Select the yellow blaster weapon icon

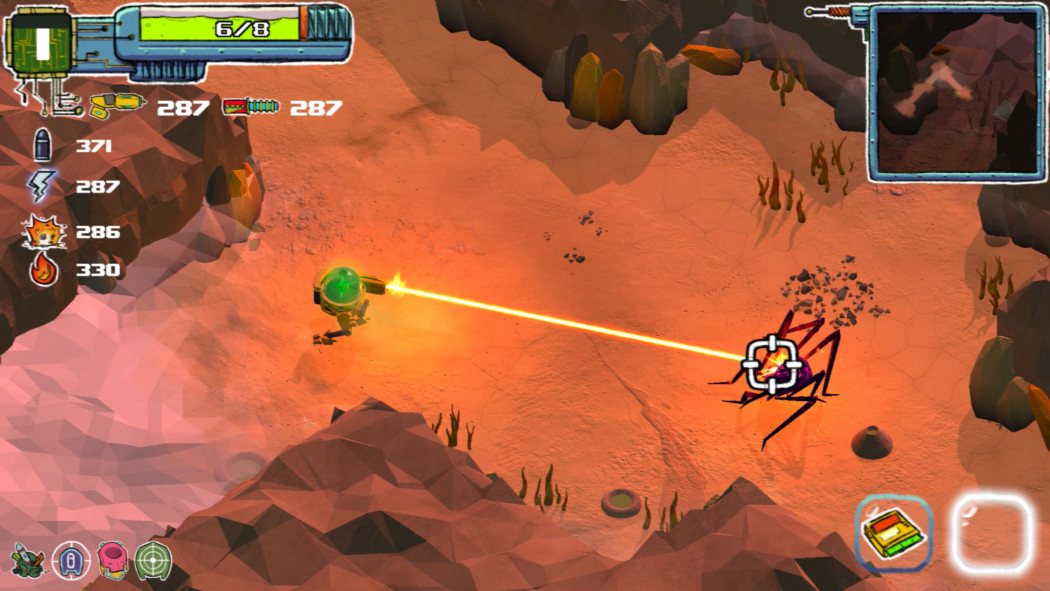[x=117, y=105]
